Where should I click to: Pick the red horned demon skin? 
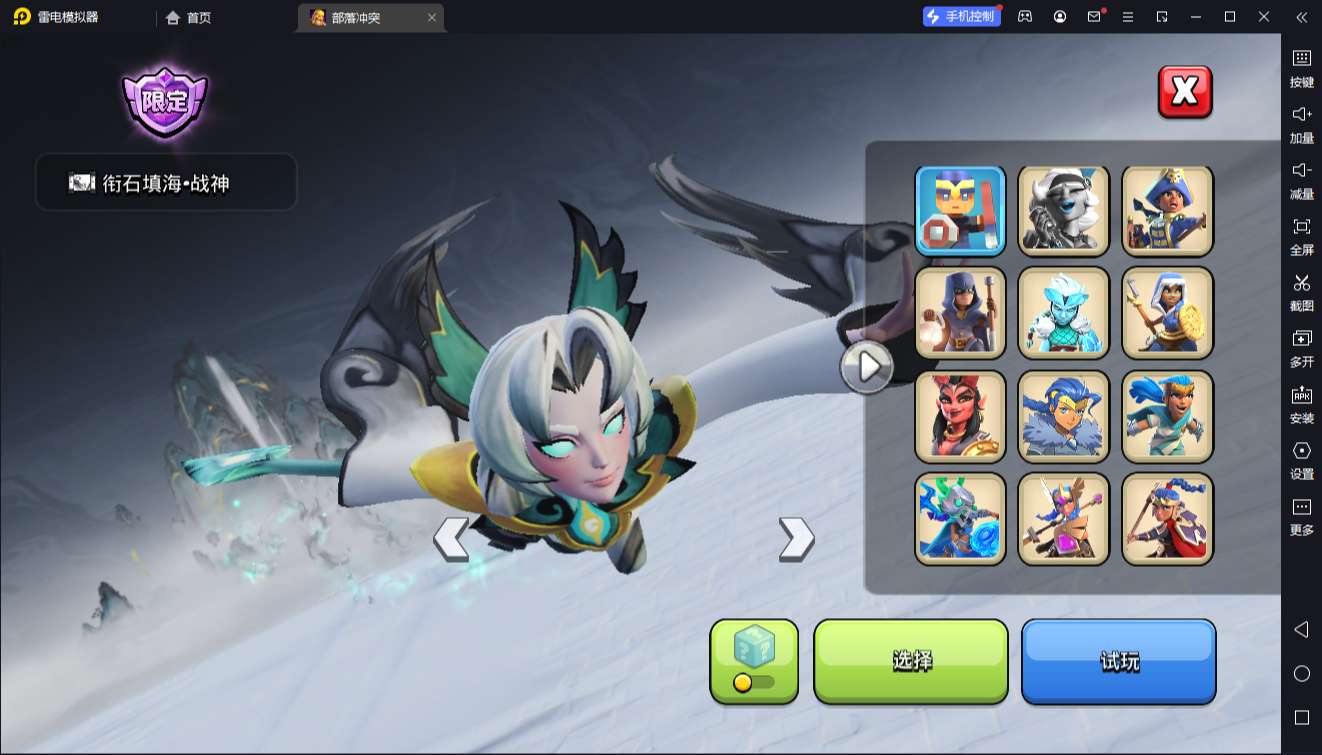[960, 416]
